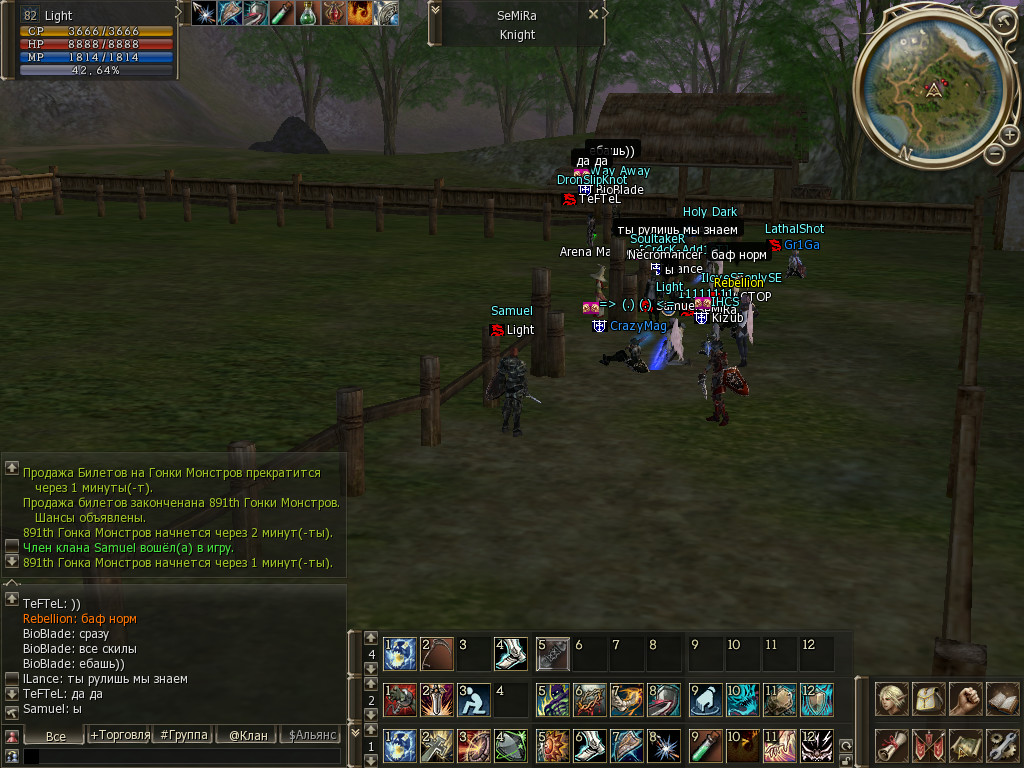Open the quest scroll button
Screen dimensions: 1024x768
point(892,745)
